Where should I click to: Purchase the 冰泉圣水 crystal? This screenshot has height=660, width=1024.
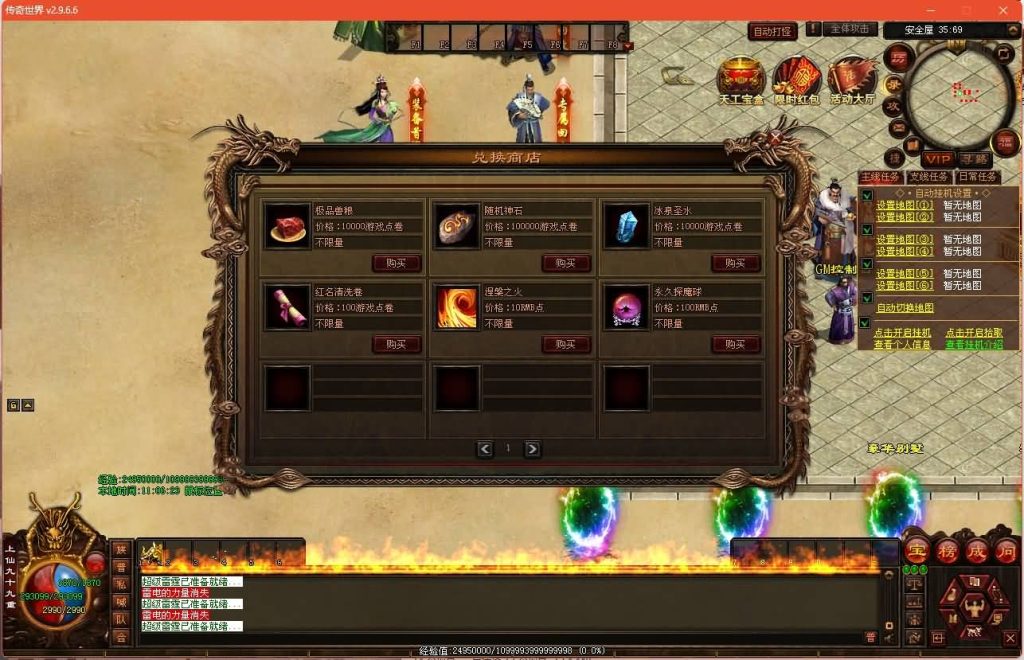pos(736,263)
